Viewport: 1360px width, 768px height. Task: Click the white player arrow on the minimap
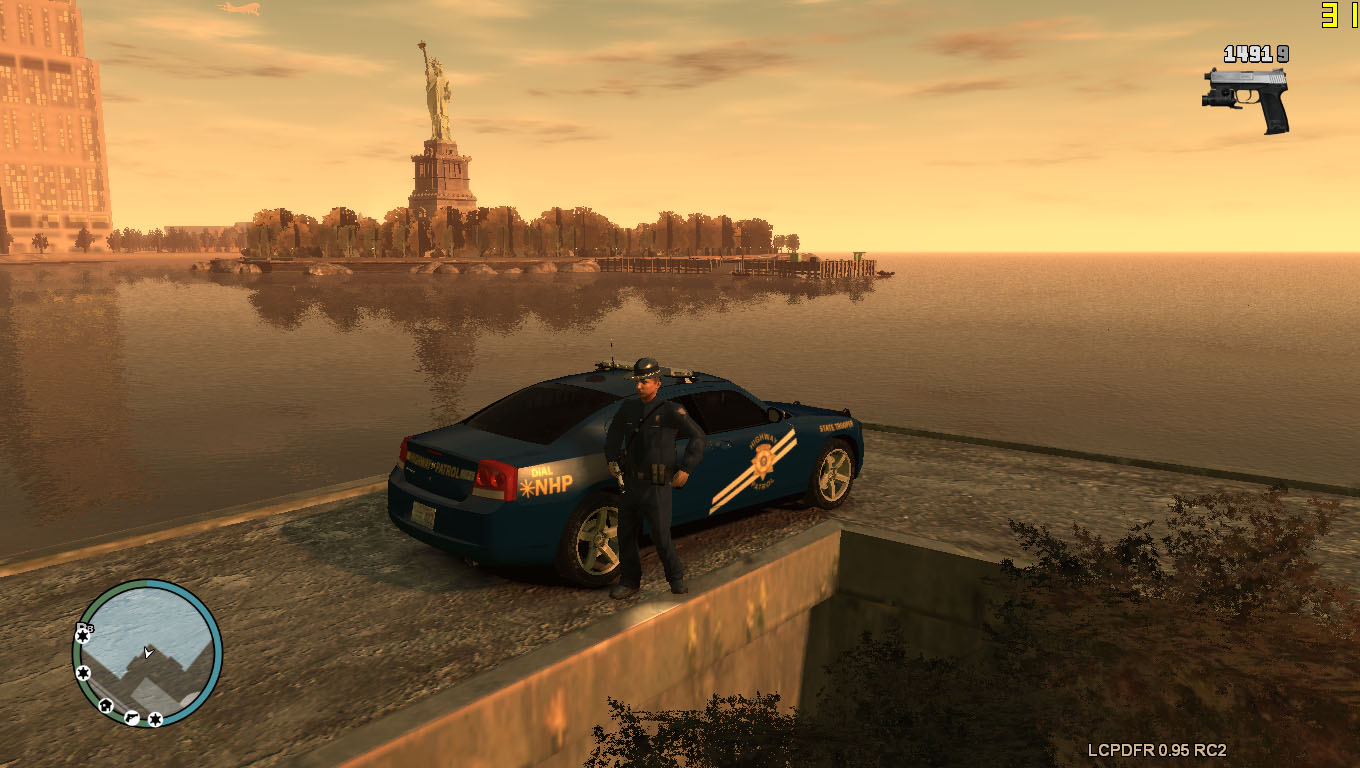pos(148,652)
